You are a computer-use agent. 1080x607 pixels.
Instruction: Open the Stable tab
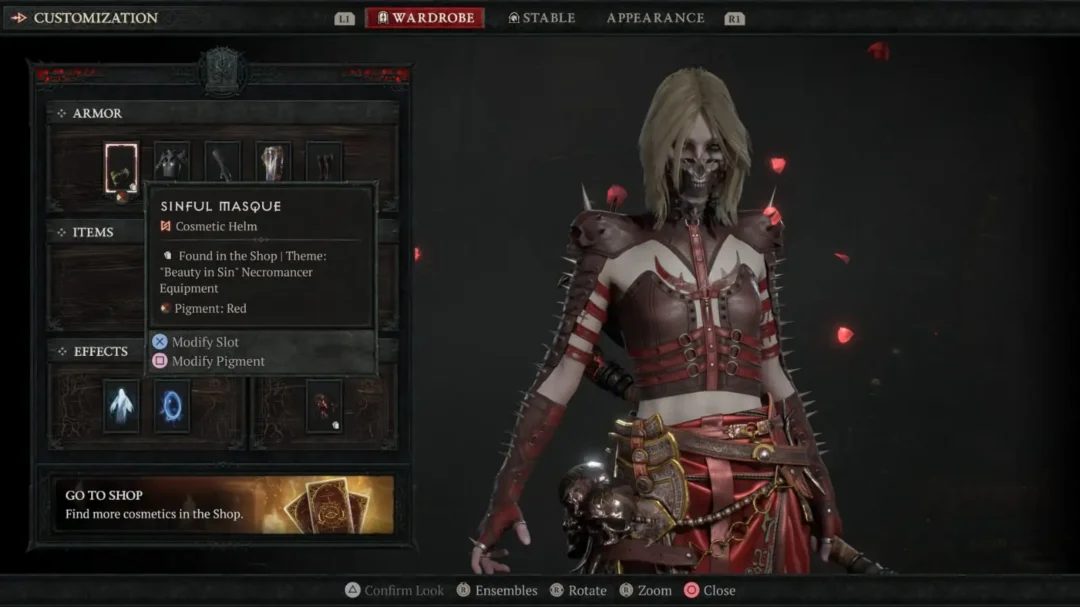[541, 18]
